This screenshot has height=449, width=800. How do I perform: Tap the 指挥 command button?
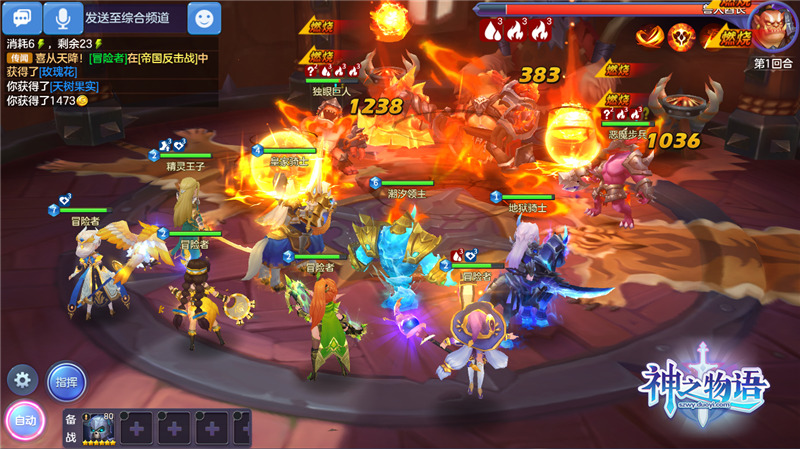click(x=67, y=381)
